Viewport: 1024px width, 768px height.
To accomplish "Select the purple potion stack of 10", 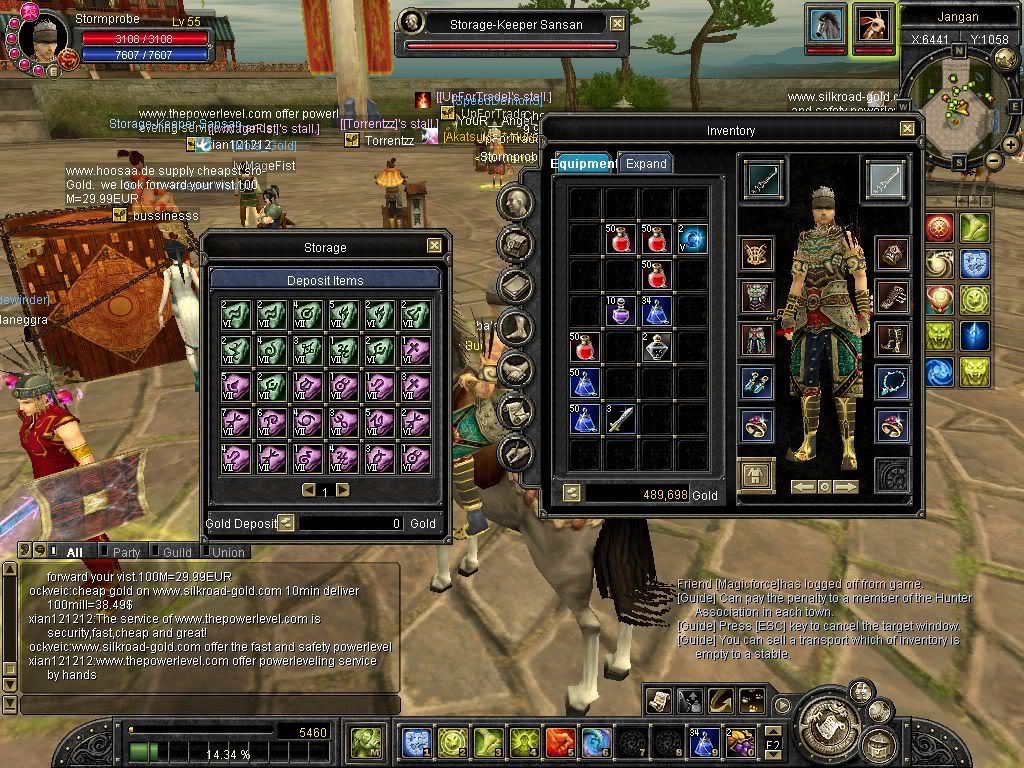I will point(621,311).
